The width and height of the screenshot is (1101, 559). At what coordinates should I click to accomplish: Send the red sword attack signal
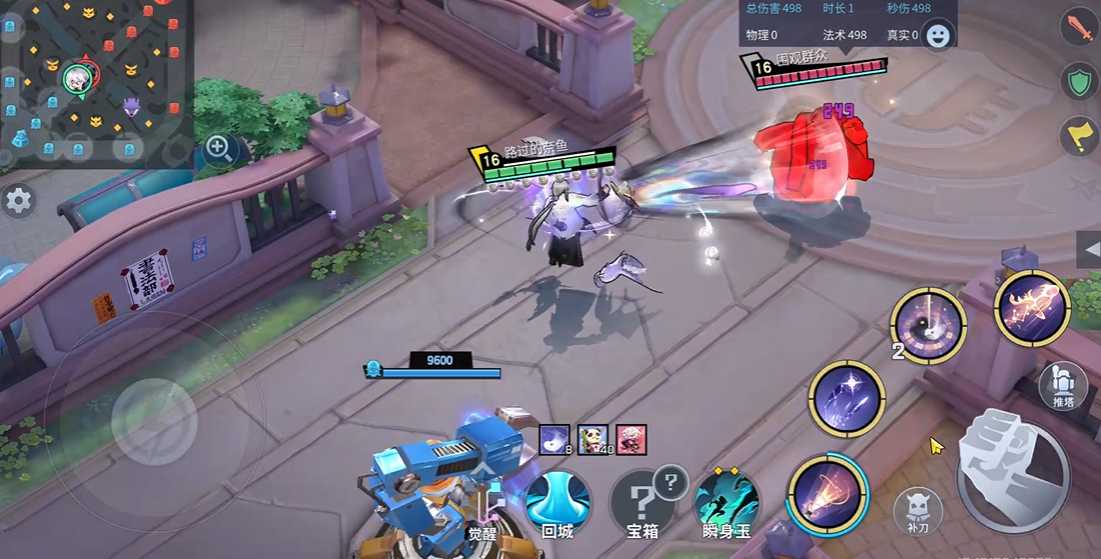coord(1079,26)
